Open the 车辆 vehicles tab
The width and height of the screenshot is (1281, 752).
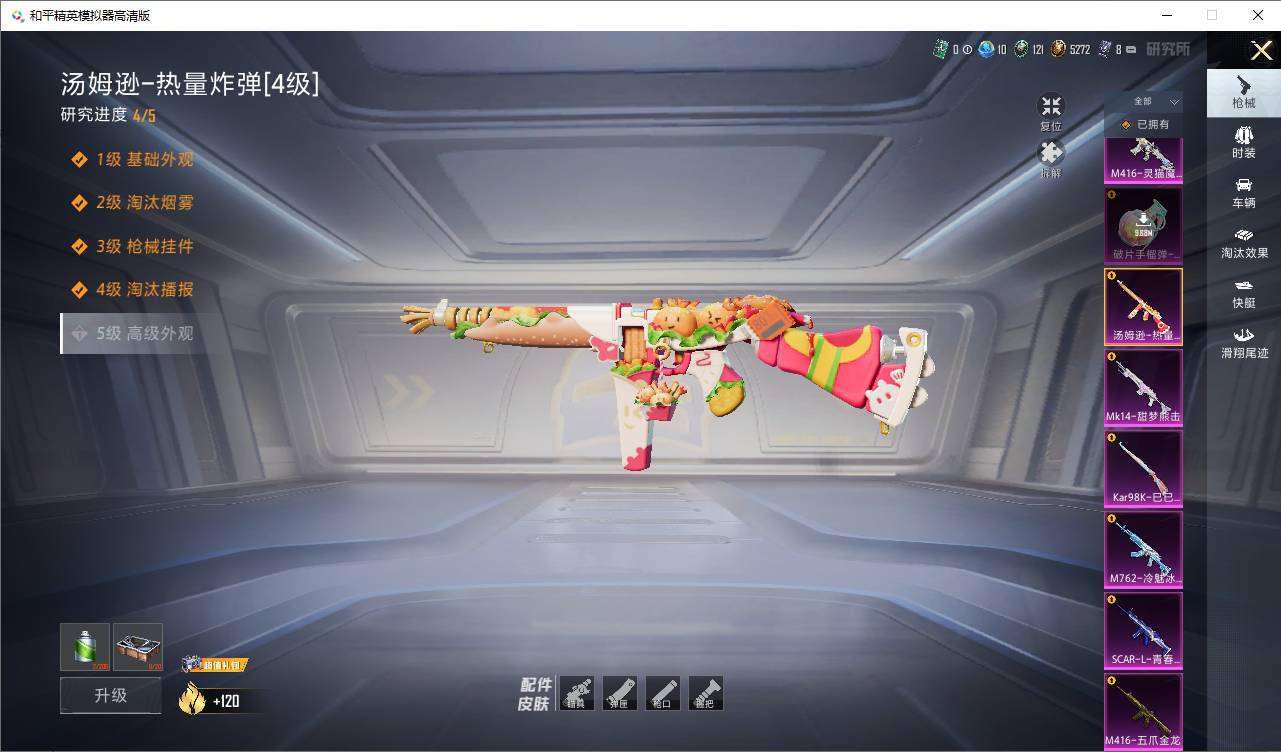1243,192
